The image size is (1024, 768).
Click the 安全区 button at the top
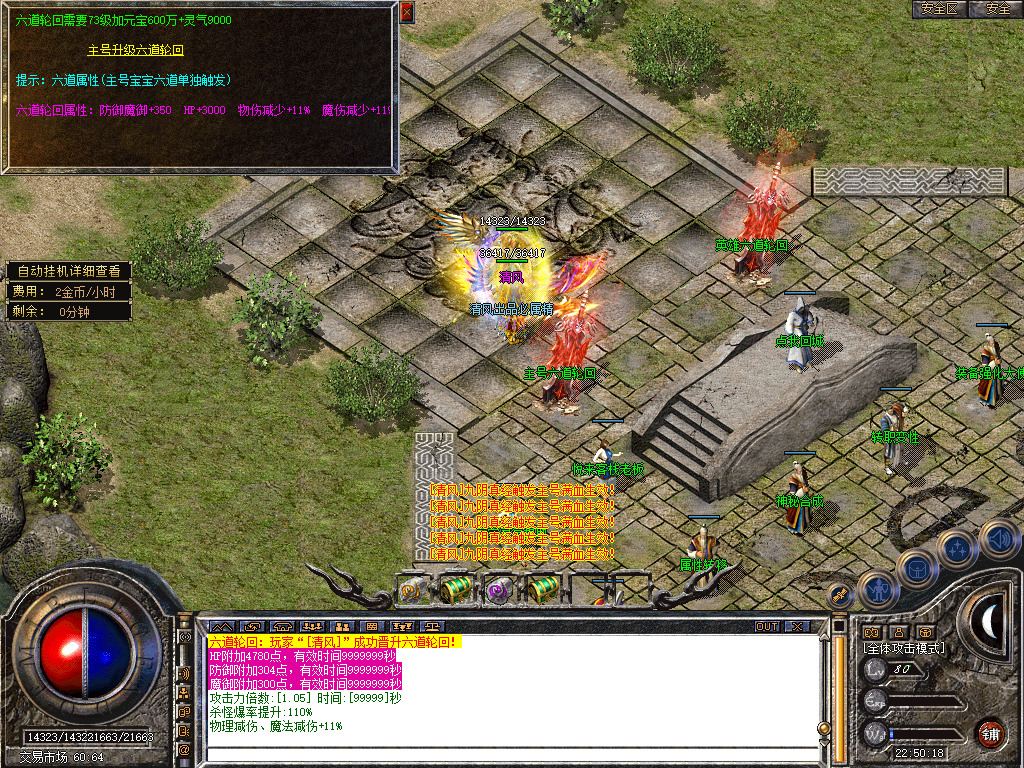[939, 9]
